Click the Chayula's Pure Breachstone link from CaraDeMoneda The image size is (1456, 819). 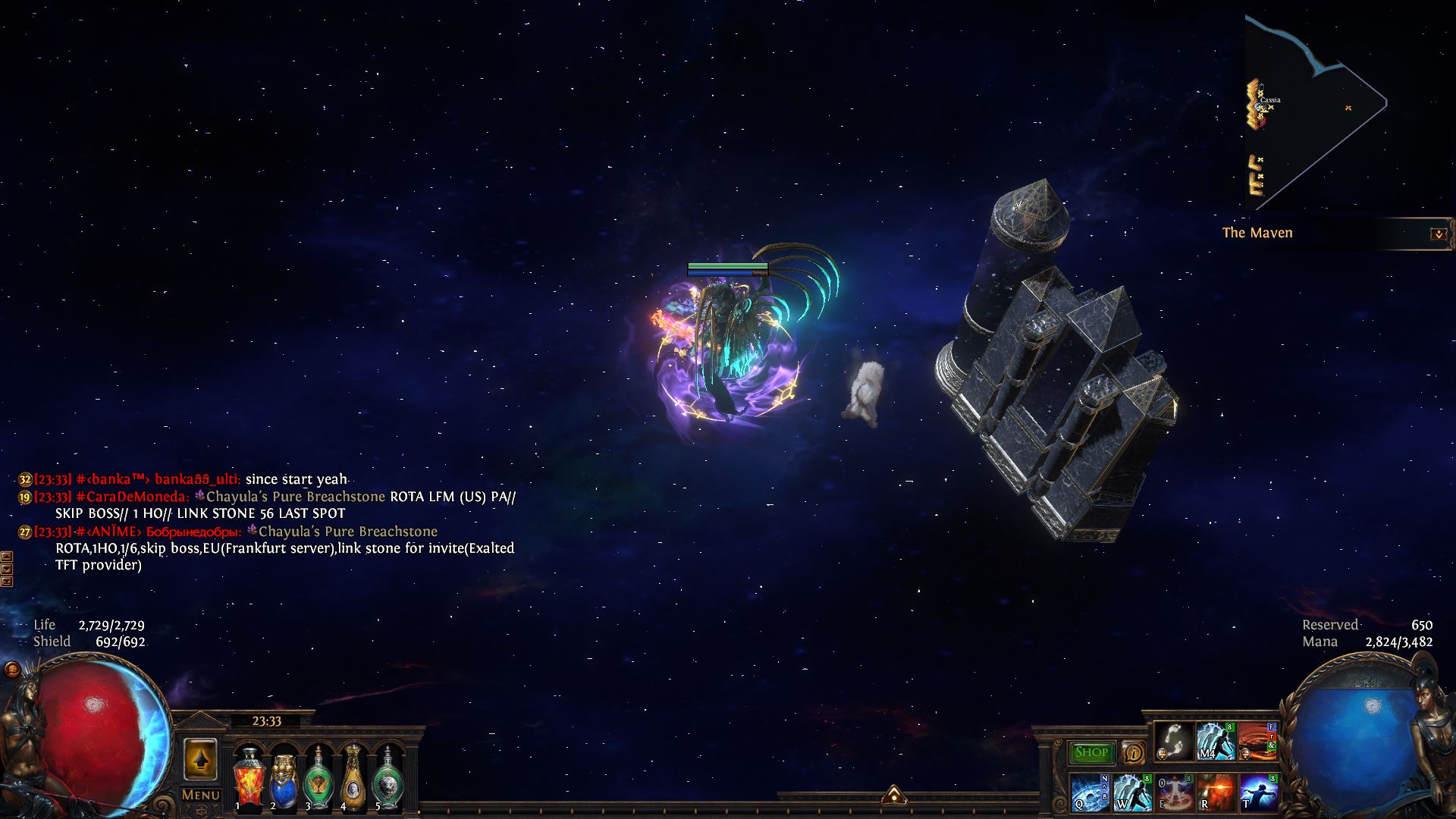pos(296,497)
